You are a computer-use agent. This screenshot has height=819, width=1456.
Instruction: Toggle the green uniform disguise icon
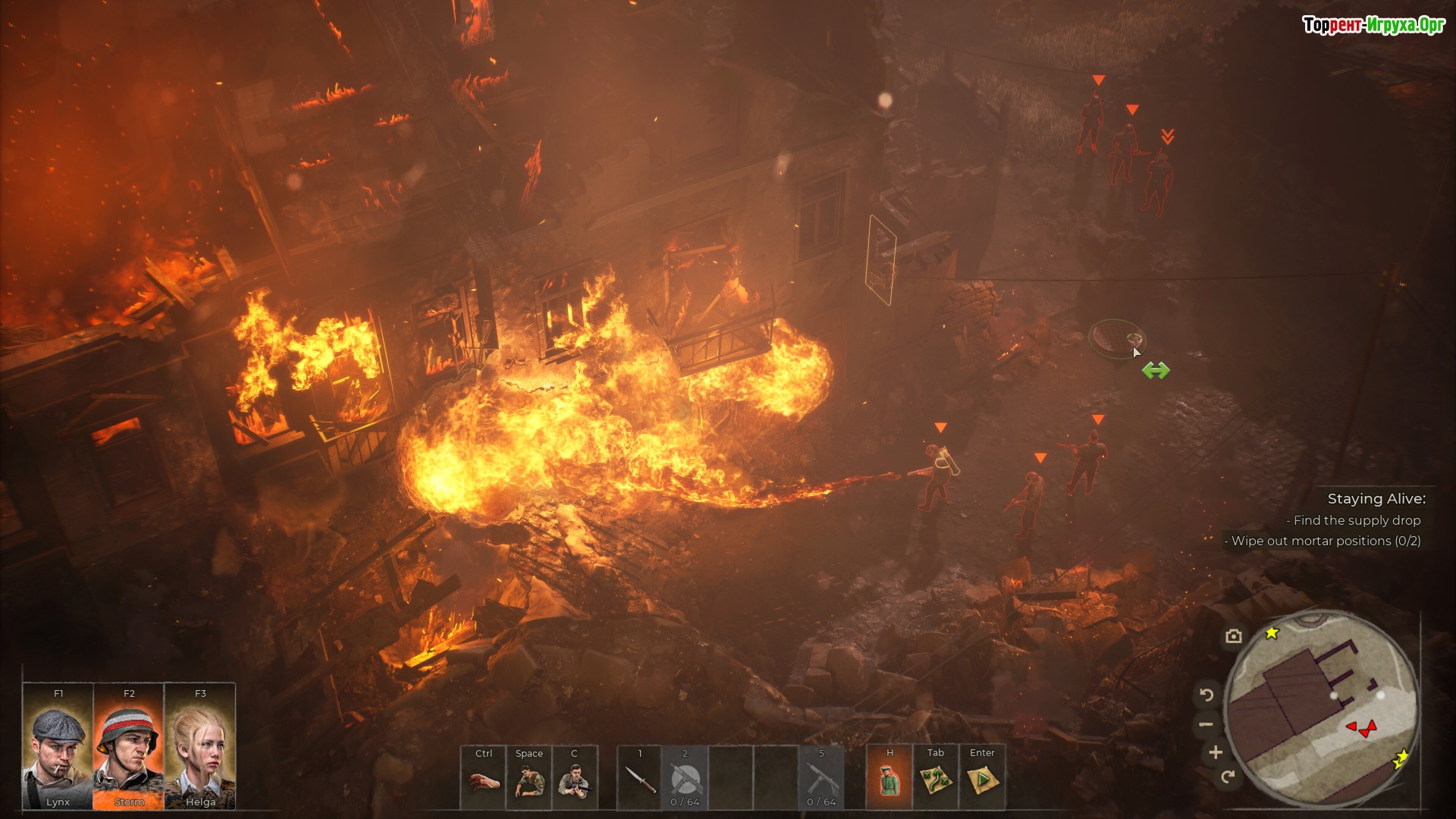(x=890, y=779)
